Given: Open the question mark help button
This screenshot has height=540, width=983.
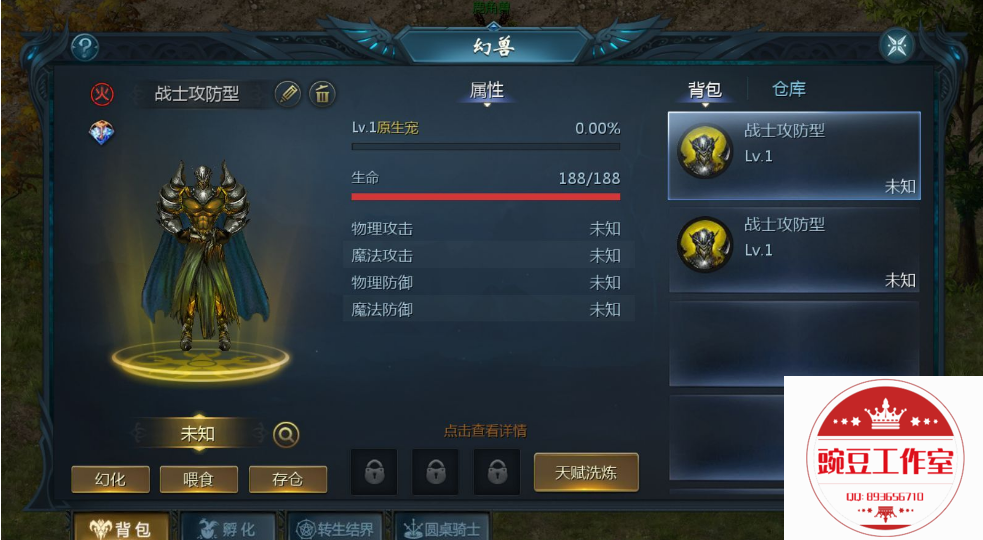Looking at the screenshot, I should tap(85, 47).
